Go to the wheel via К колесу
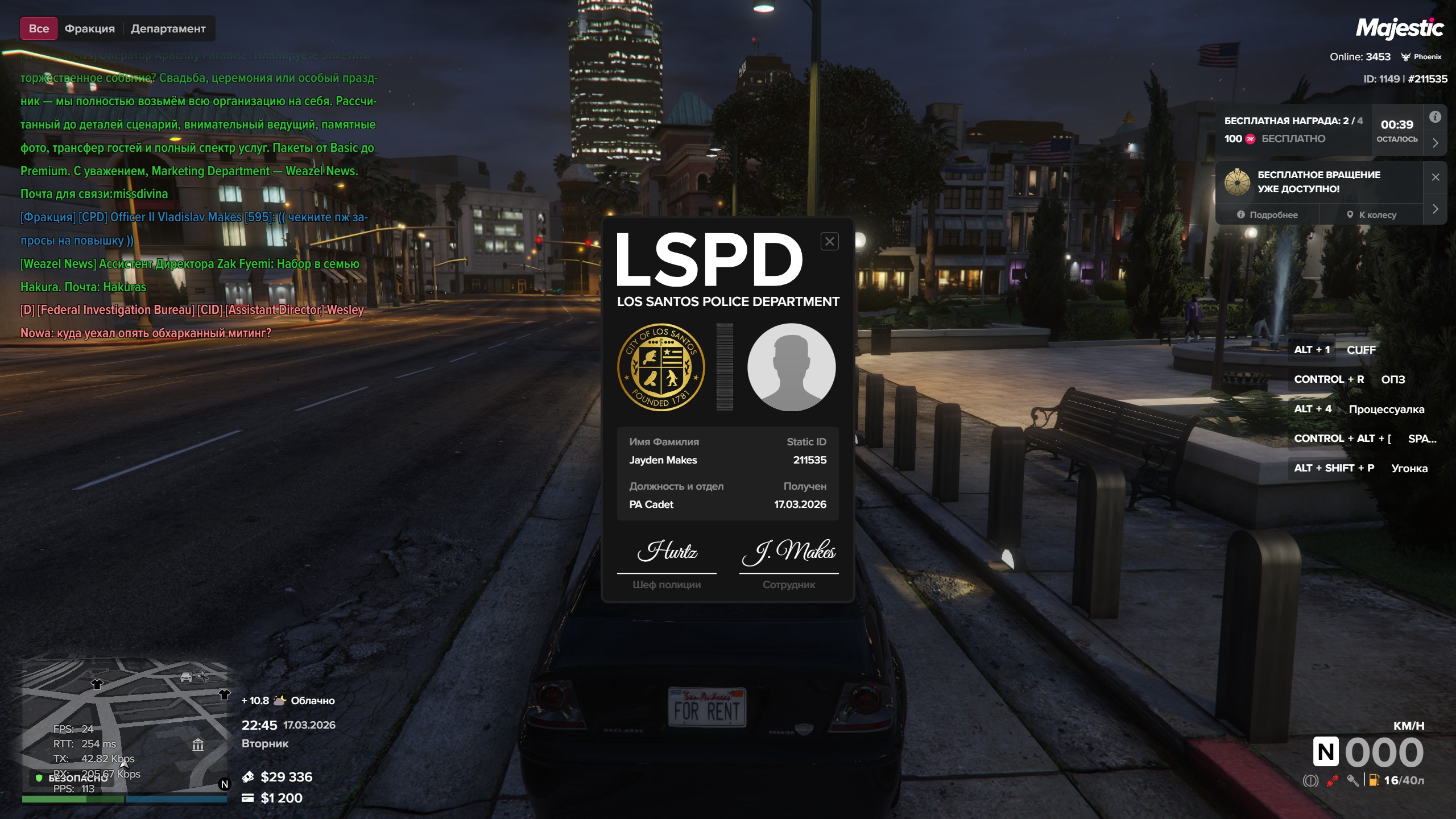The height and width of the screenshot is (819, 1456). tap(1371, 215)
